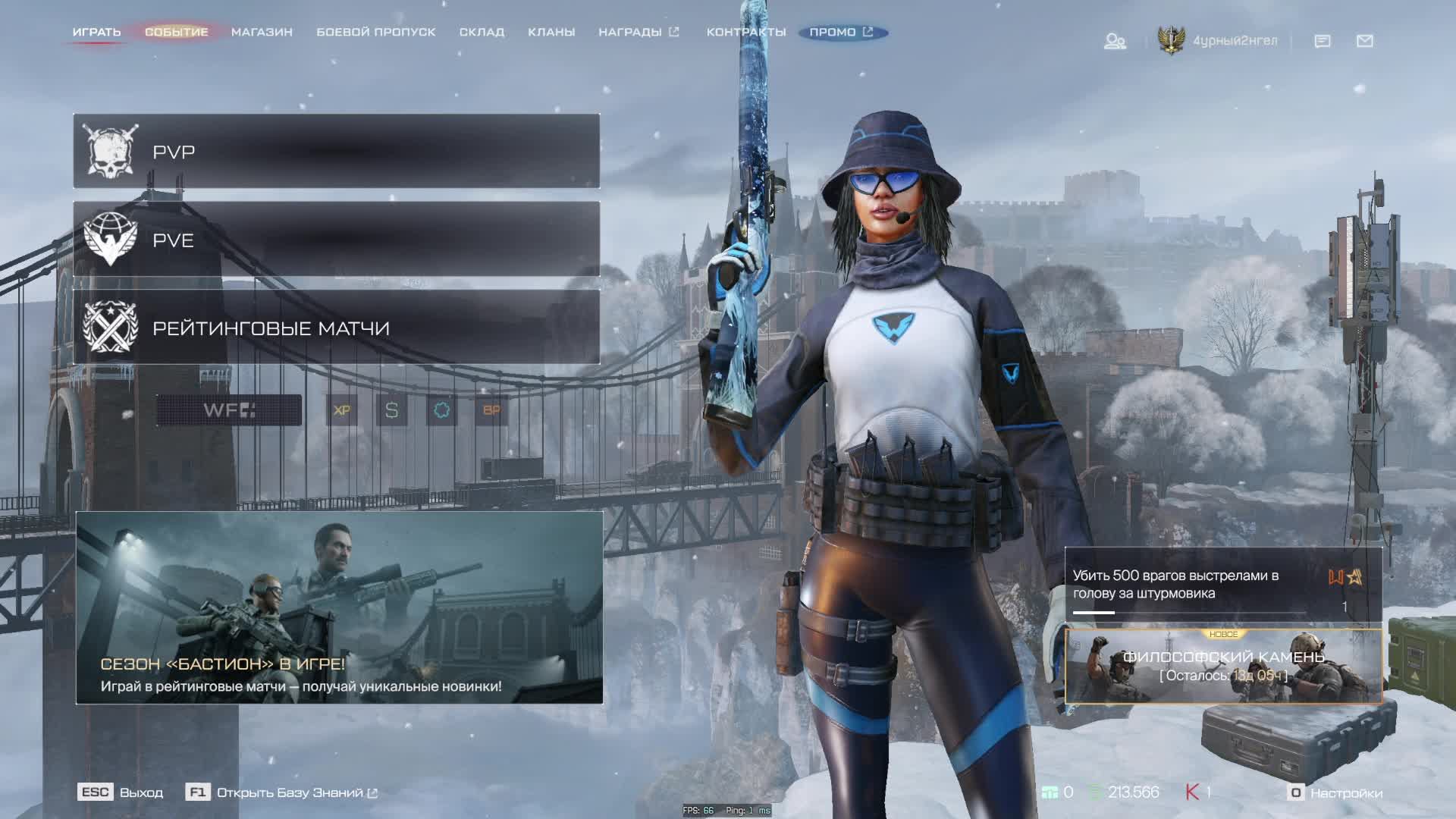The image size is (1456, 819).
Task: Switch to the СОБЫТИЕ tab
Action: [x=176, y=32]
